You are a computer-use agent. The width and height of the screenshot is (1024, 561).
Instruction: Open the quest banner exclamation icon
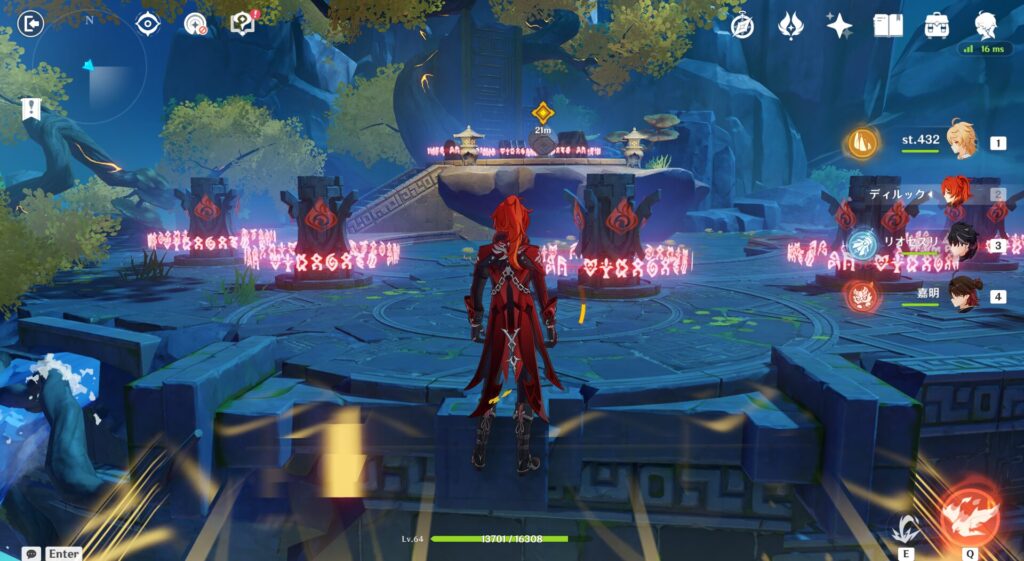coord(33,108)
